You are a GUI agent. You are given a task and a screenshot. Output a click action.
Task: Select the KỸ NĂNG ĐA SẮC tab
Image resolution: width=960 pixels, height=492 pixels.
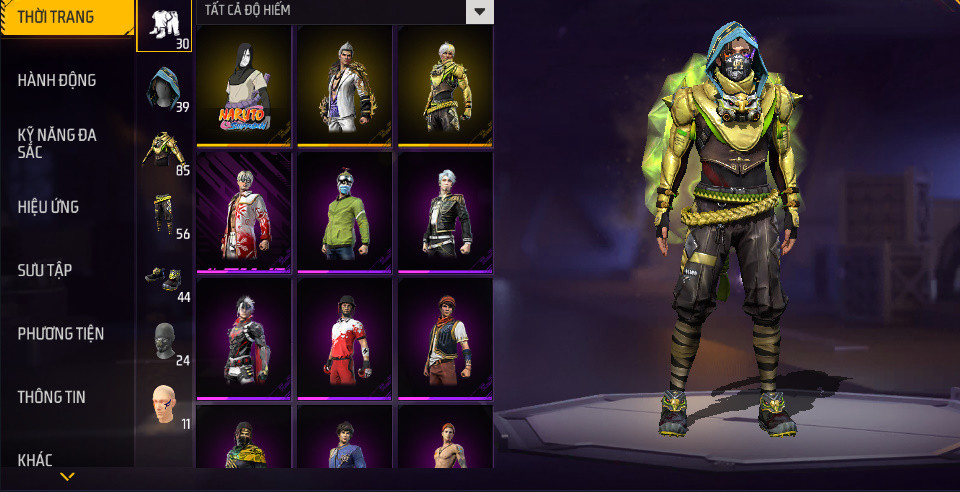pyautogui.click(x=57, y=143)
